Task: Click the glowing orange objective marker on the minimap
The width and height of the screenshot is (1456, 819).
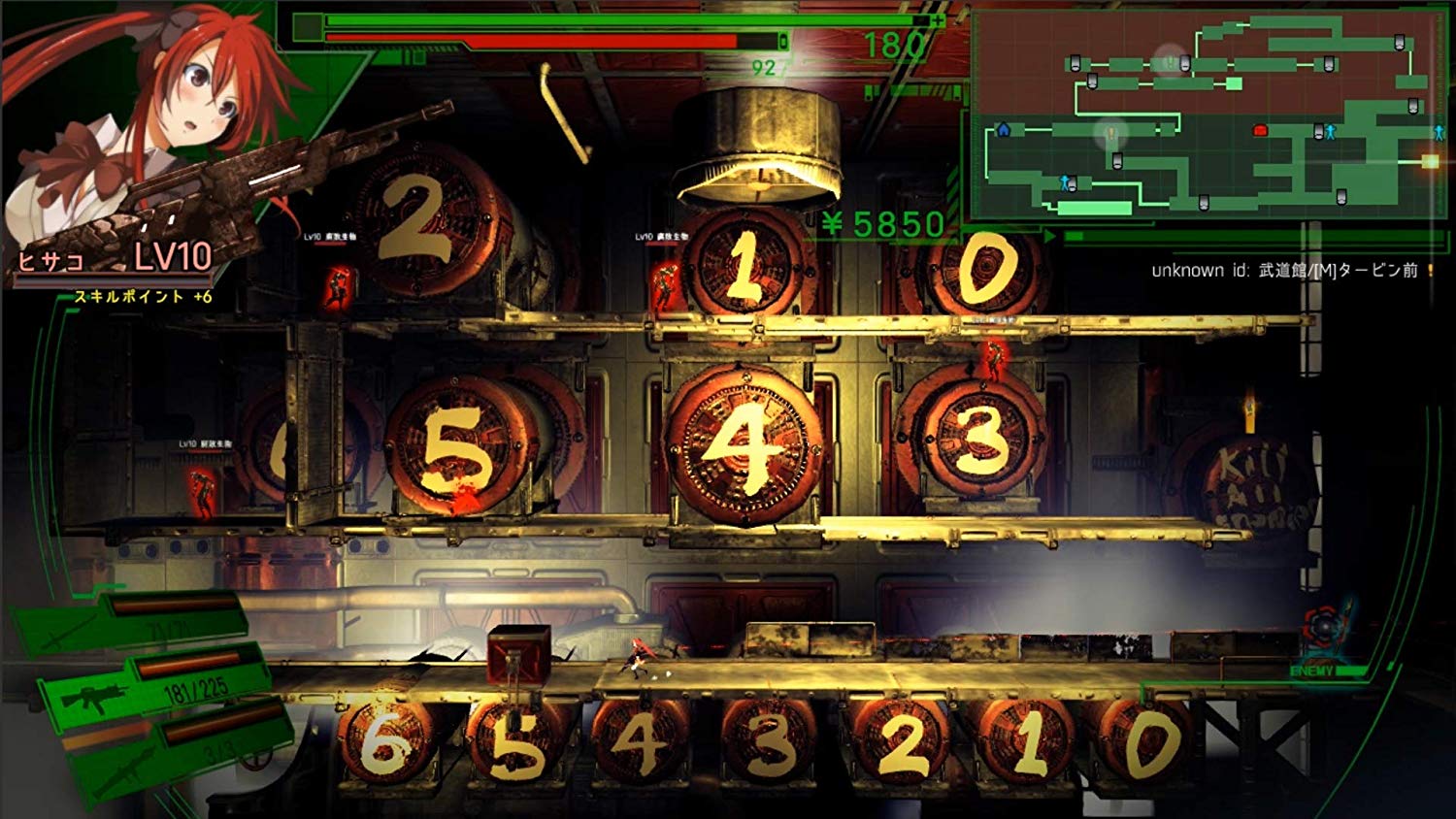Action: point(1430,162)
